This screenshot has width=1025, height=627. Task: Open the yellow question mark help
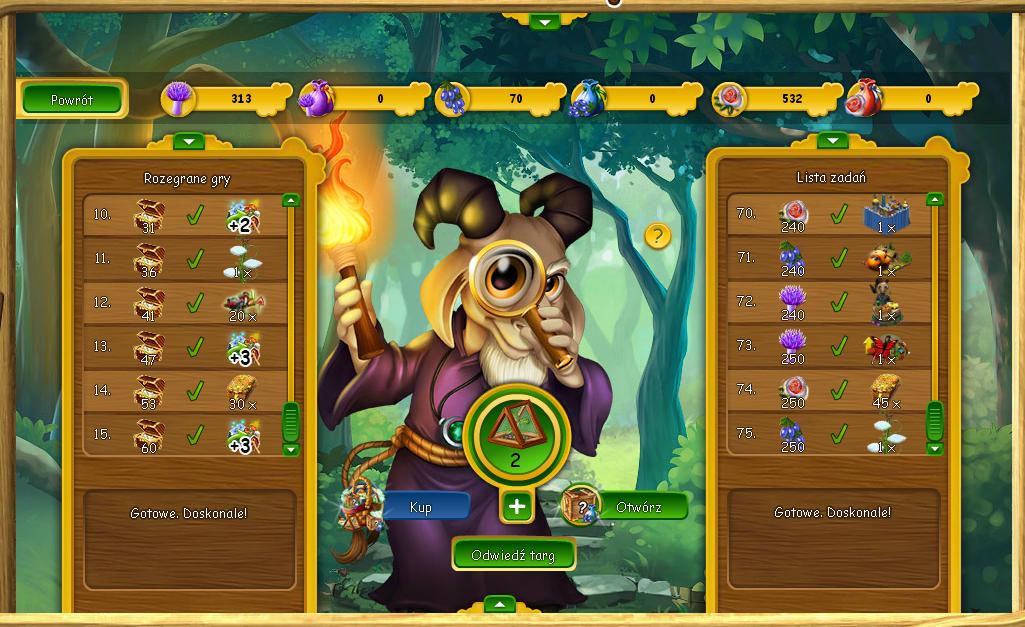pos(657,236)
